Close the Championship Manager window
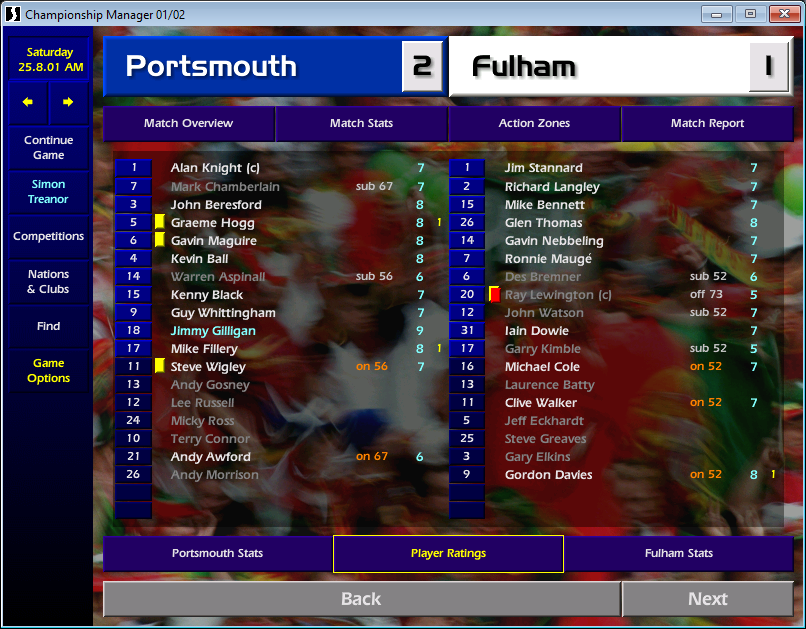Viewport: 806px width, 629px height. pyautogui.click(x=780, y=14)
